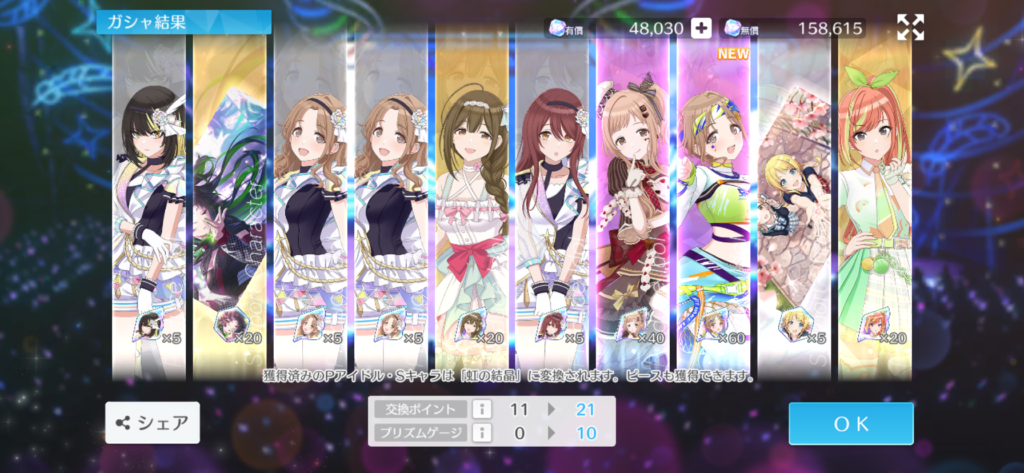Confirm results with the OK button
This screenshot has width=1024, height=473.
pos(850,423)
